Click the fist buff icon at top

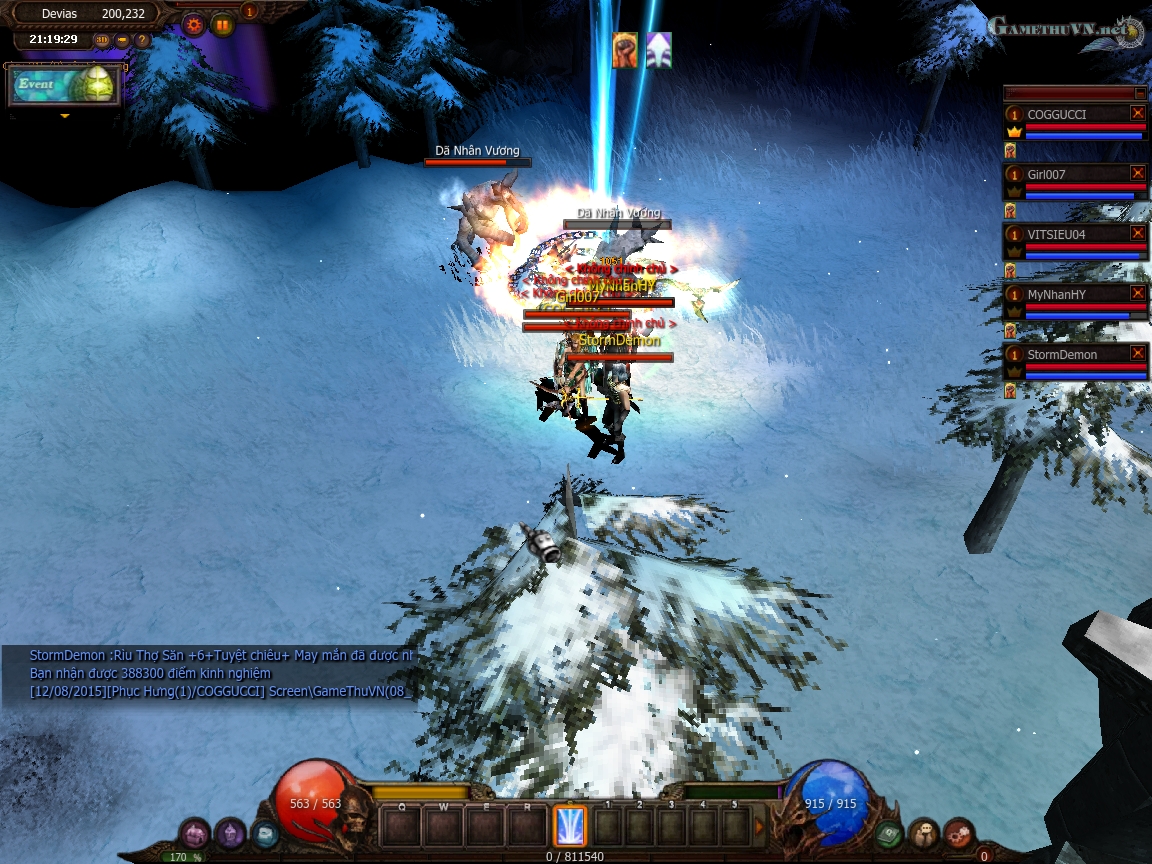[x=625, y=49]
